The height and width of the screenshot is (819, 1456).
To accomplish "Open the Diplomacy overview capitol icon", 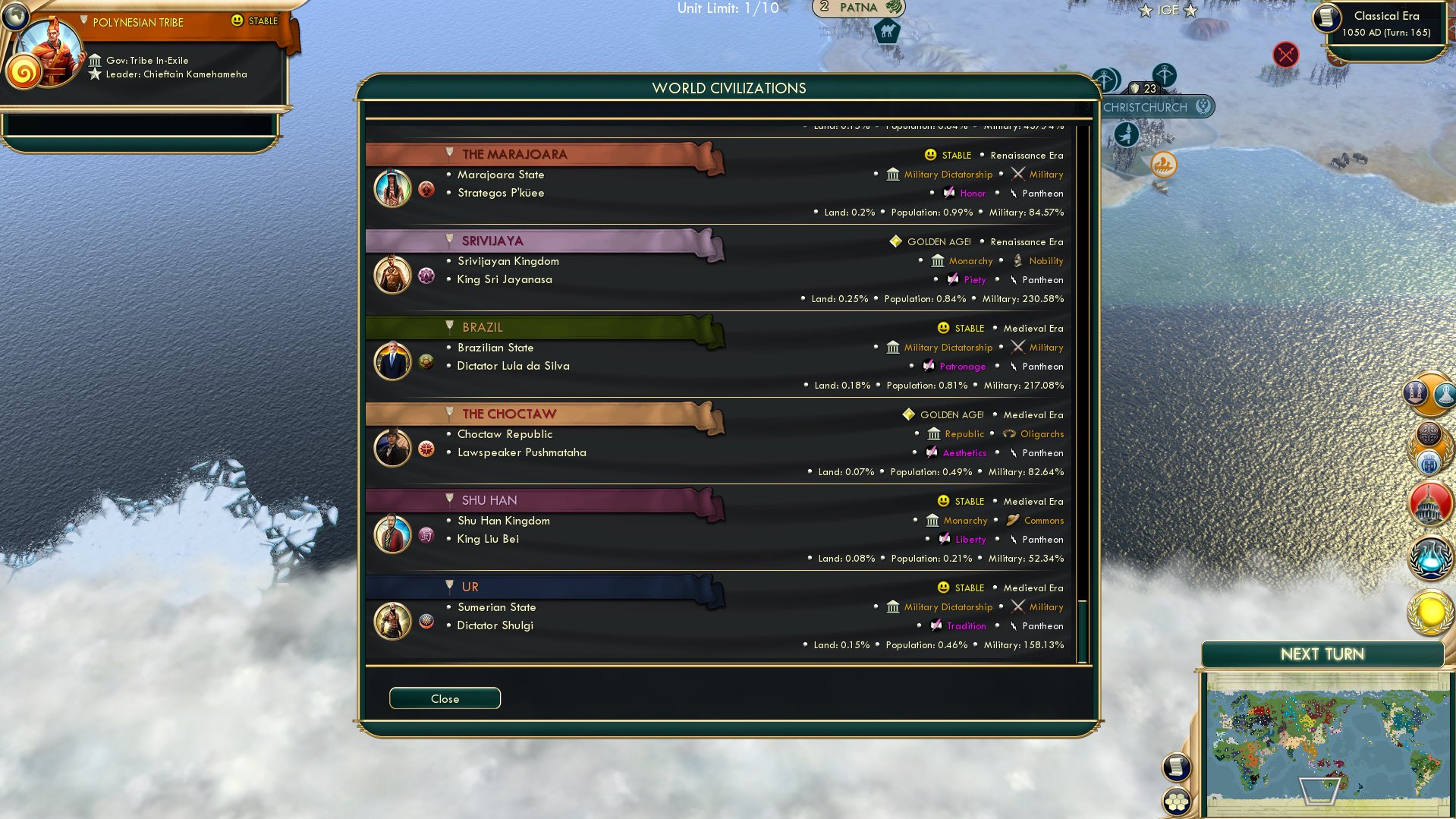I will [x=1427, y=502].
